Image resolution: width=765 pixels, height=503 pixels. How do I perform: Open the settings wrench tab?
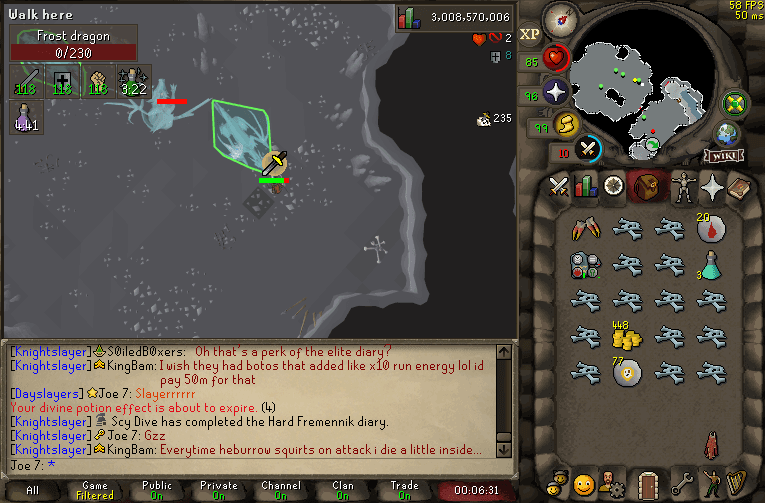point(685,482)
